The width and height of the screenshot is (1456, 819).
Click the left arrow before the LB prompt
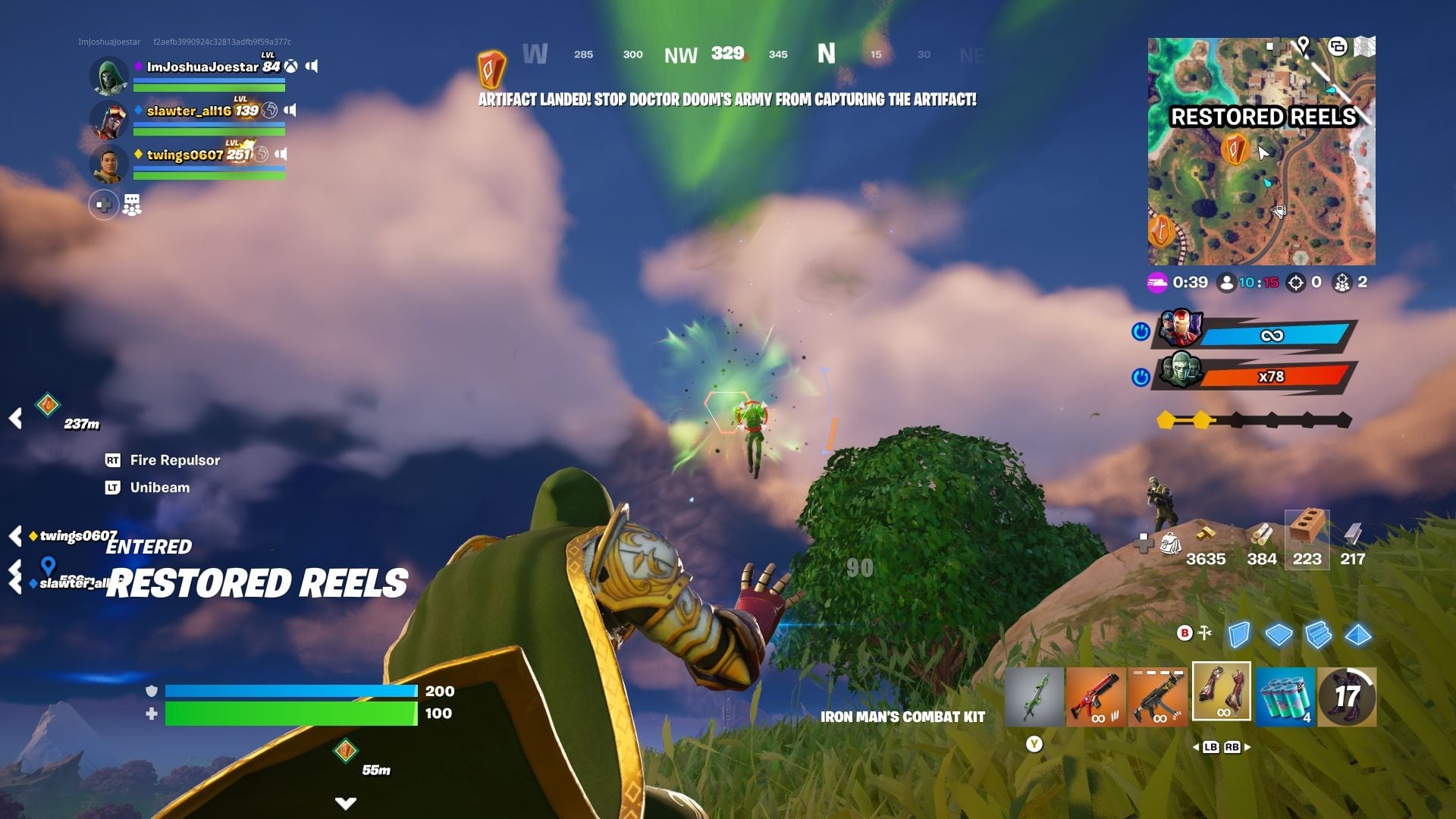pyautogui.click(x=1197, y=748)
